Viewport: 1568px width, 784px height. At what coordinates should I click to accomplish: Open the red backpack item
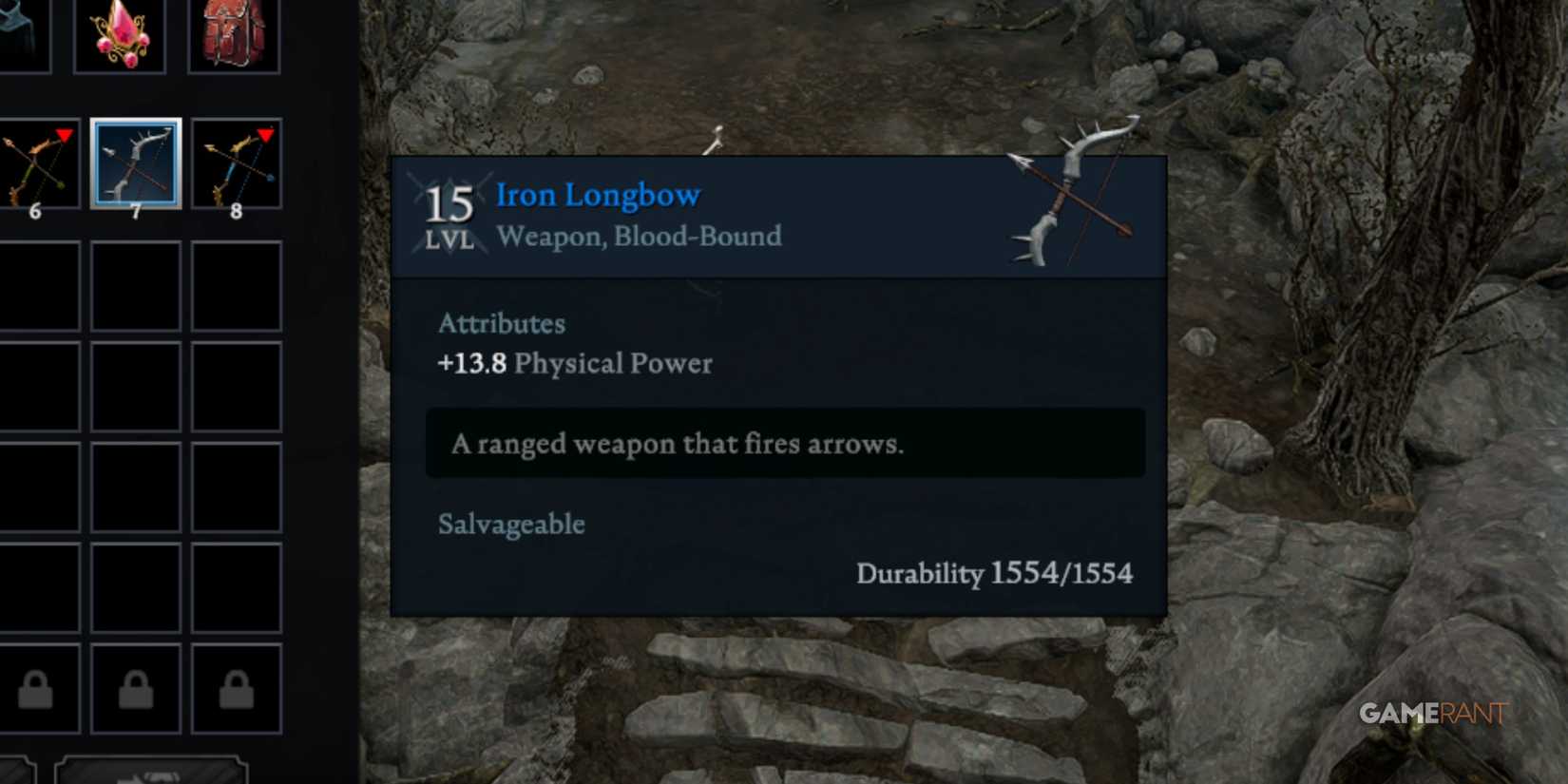(235, 35)
